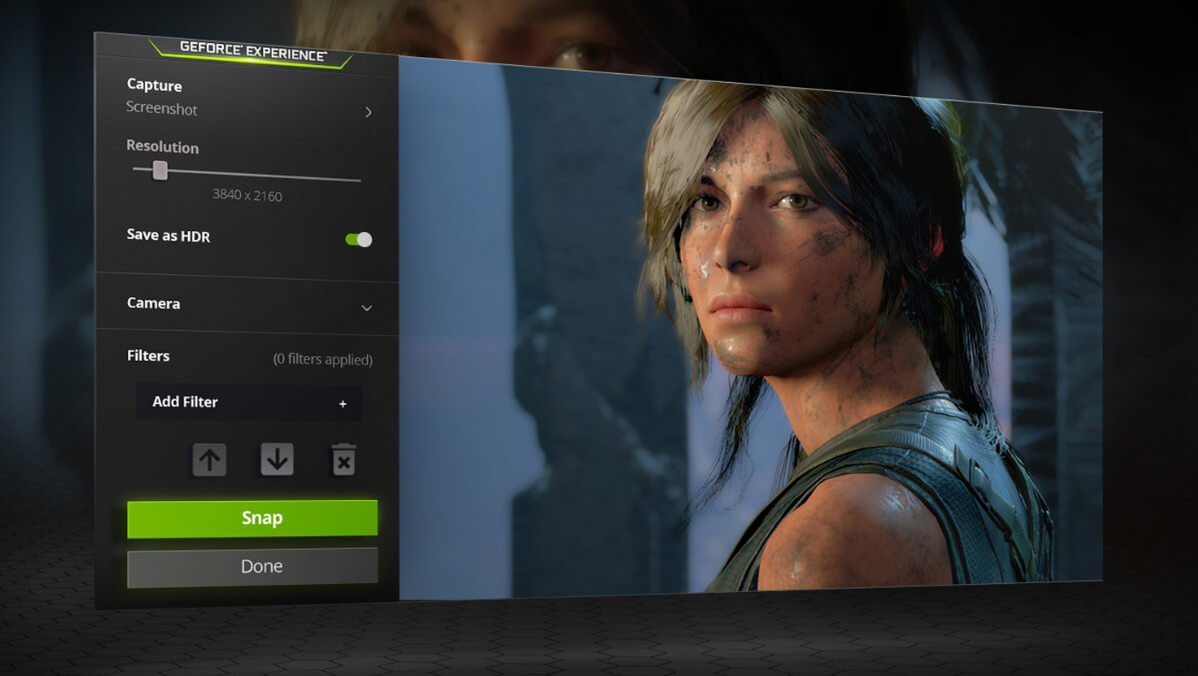Click the green Snap button

252,518
